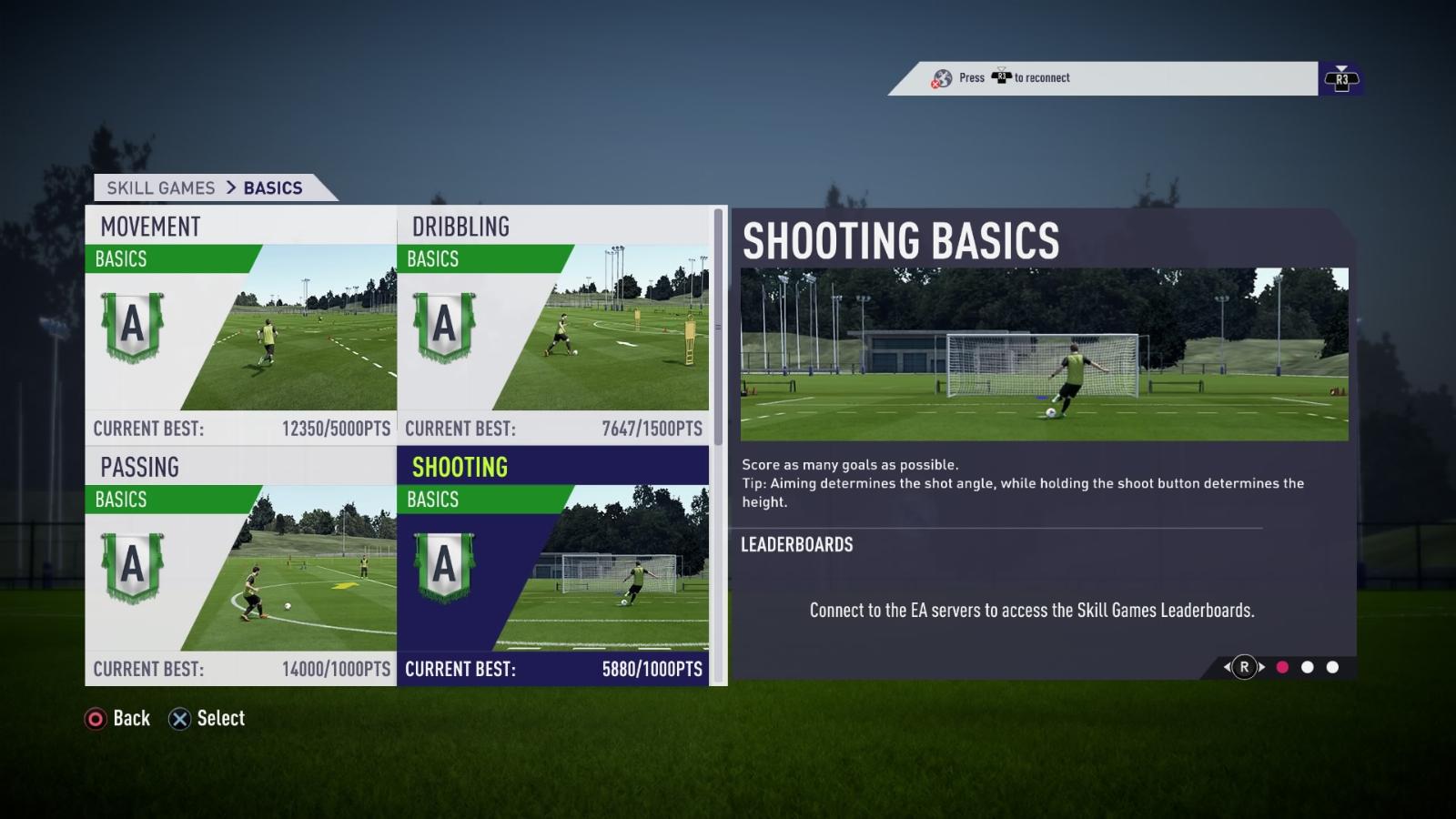Click the skill games list scrollbar
1456x819 pixels.
718,328
